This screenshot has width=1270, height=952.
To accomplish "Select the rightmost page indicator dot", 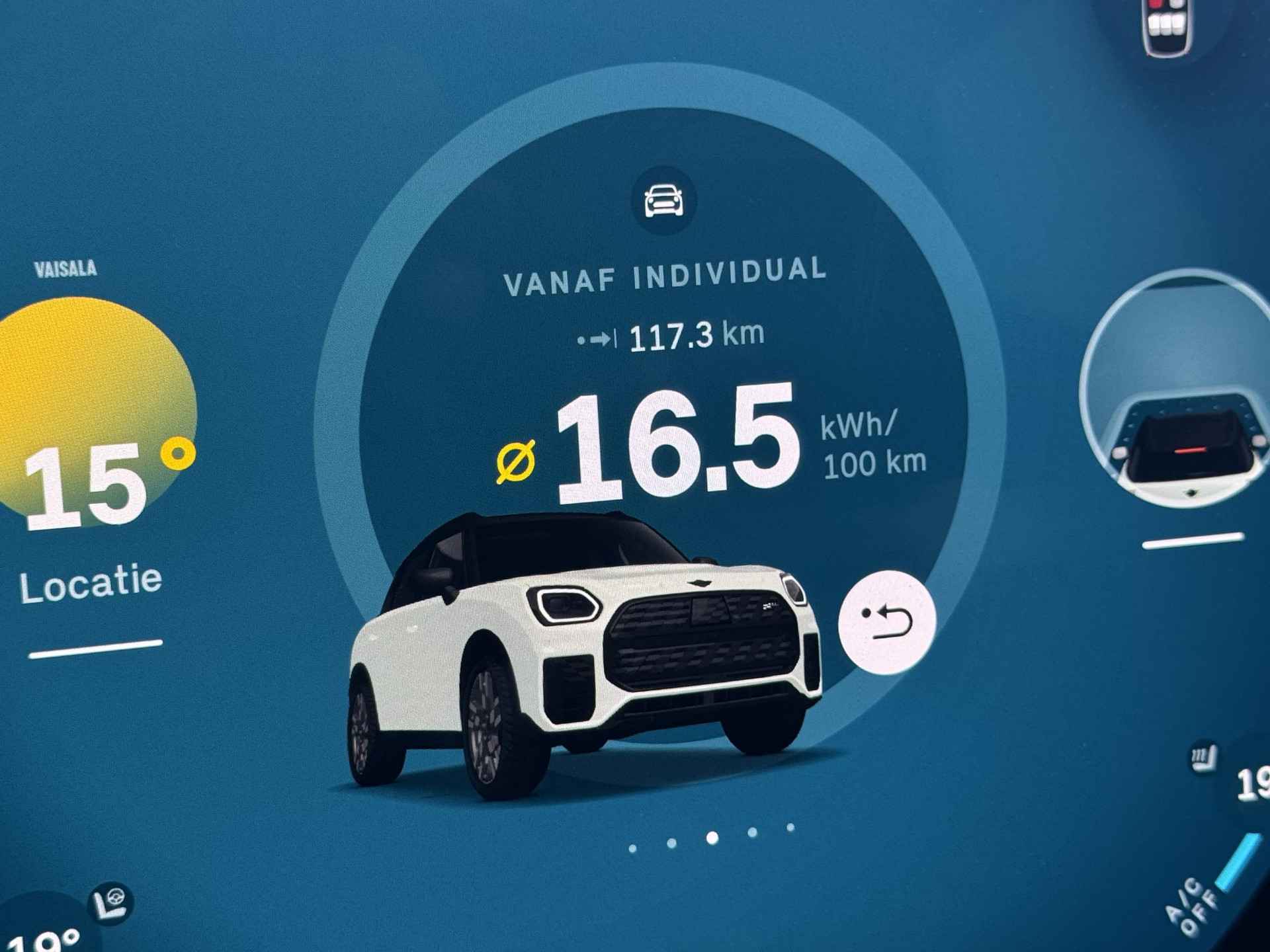I will (790, 827).
